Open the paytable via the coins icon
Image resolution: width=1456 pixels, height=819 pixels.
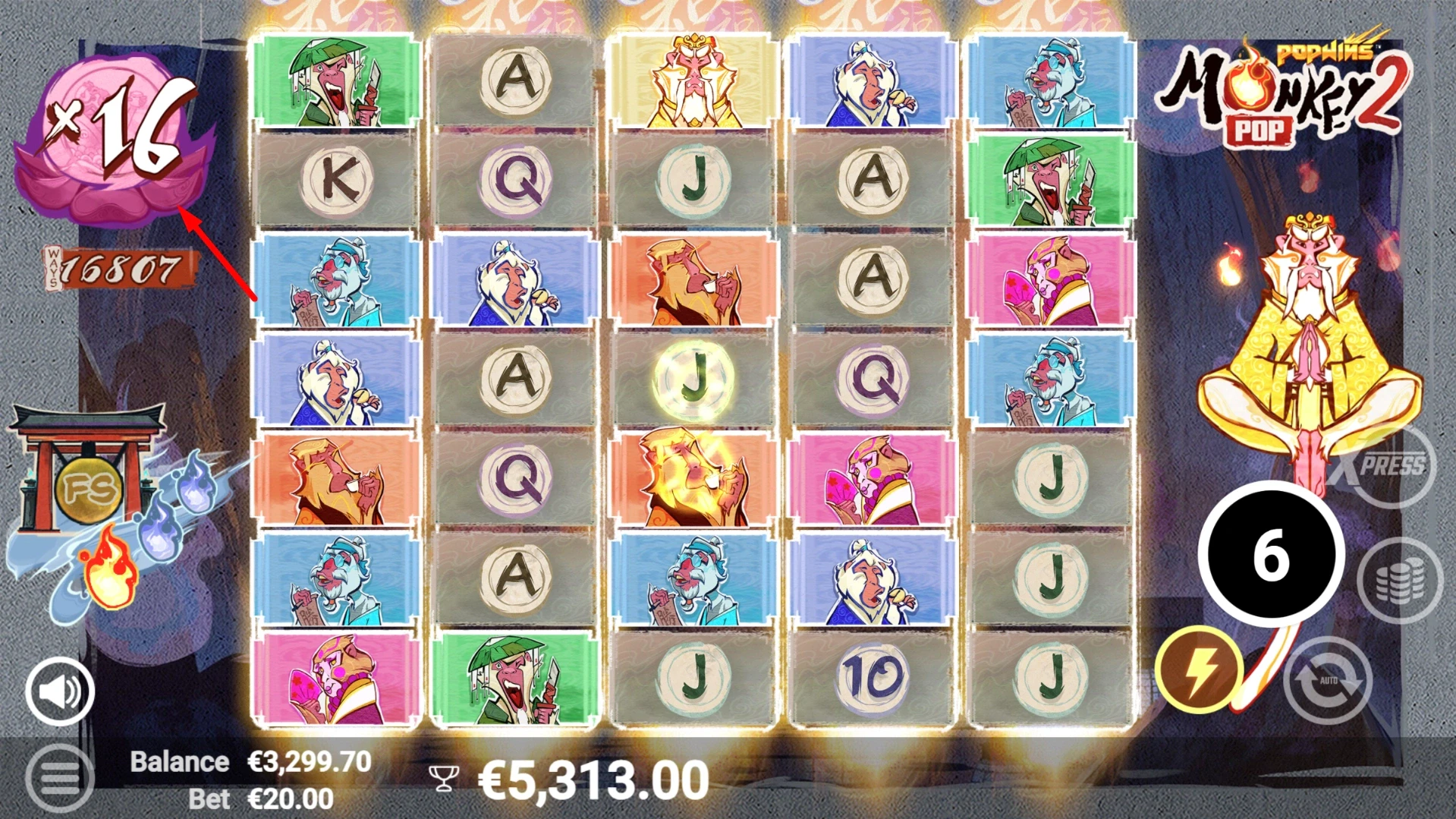tap(1402, 580)
